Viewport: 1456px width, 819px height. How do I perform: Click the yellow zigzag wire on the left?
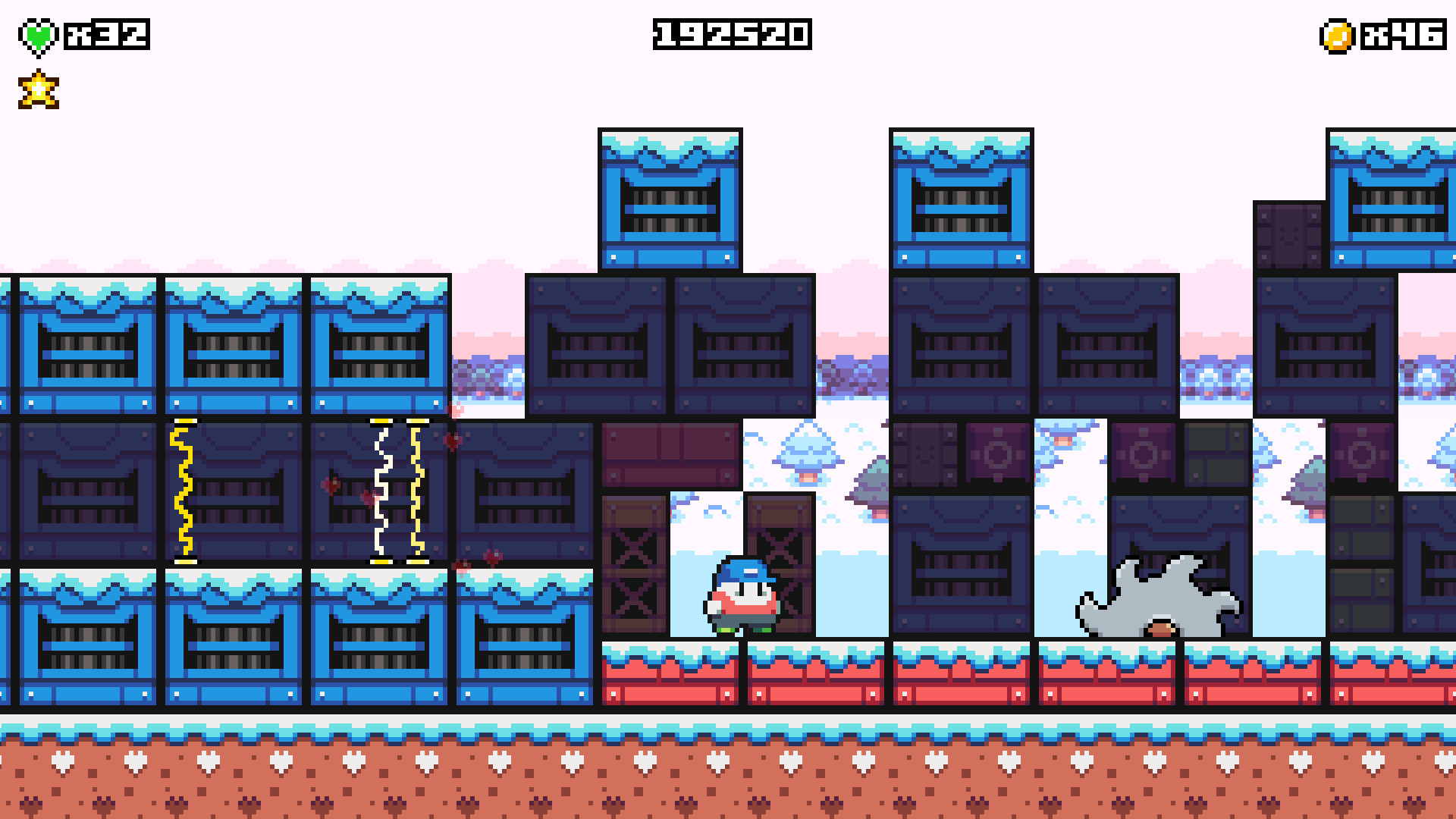(x=182, y=489)
